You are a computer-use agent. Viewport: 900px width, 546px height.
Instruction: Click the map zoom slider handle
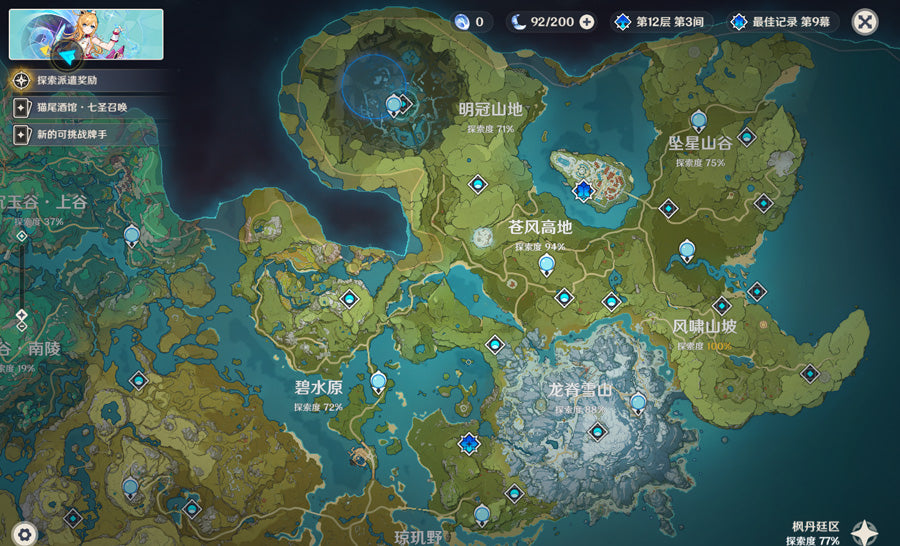[x=22, y=315]
